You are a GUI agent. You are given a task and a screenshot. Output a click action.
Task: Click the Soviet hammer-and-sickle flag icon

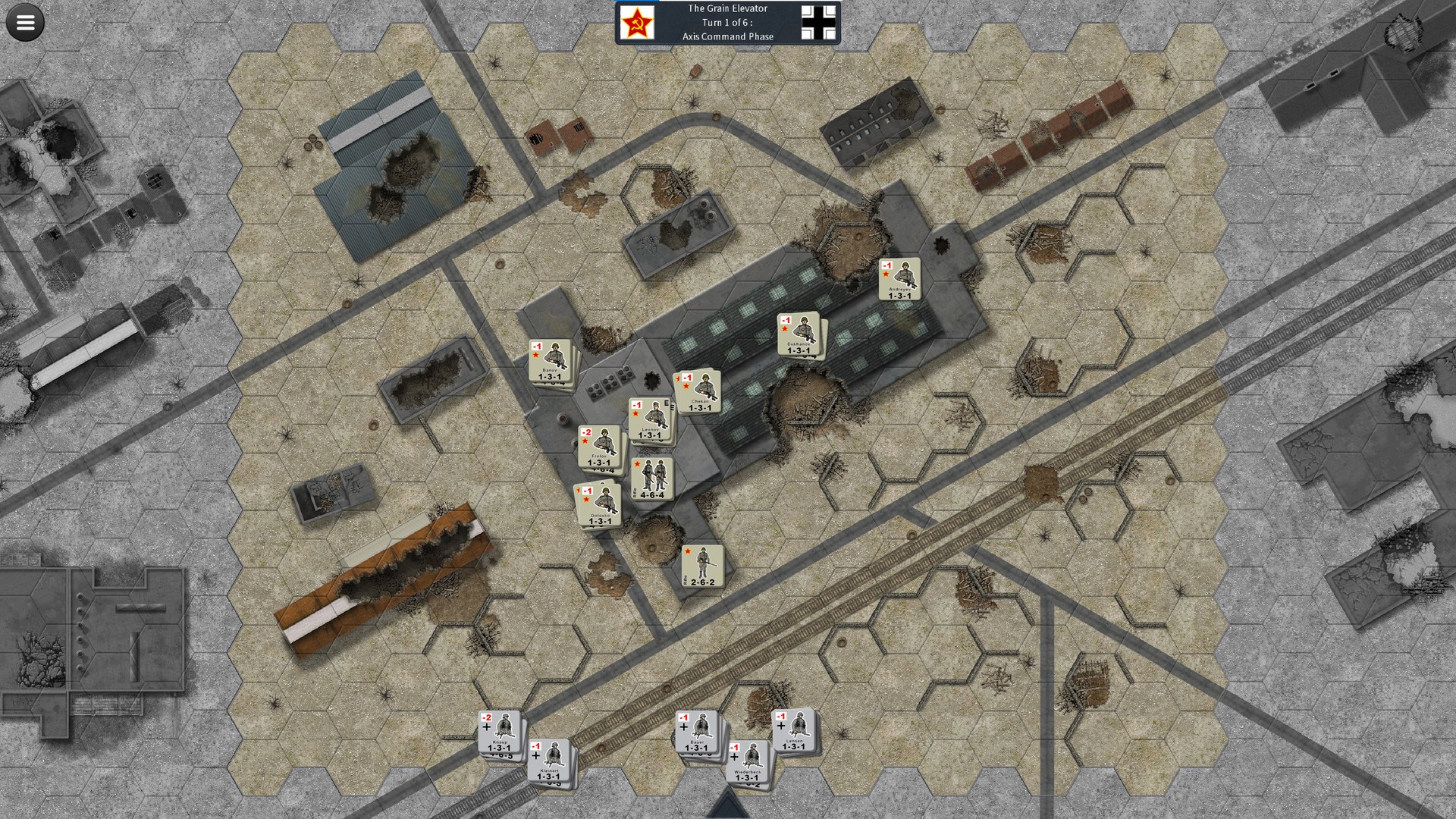coord(637,23)
